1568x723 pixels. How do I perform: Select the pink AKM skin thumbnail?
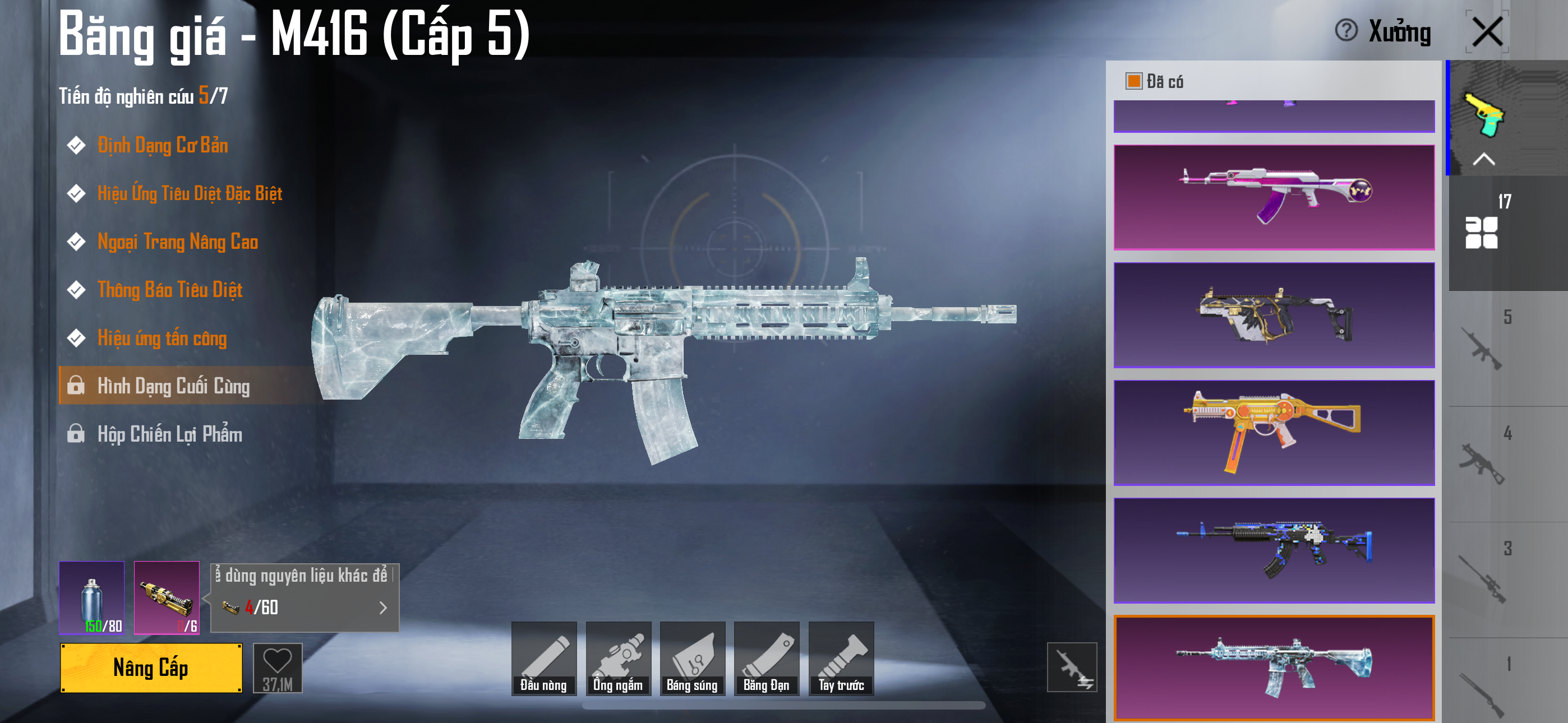pos(1274,197)
